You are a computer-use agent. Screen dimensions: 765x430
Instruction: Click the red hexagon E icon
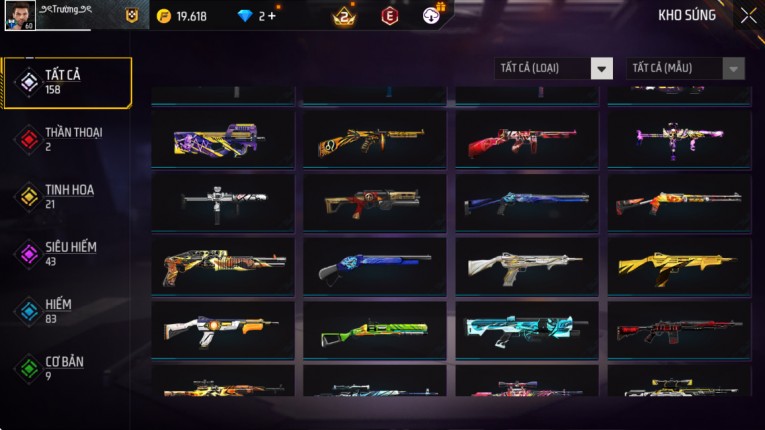(x=389, y=16)
